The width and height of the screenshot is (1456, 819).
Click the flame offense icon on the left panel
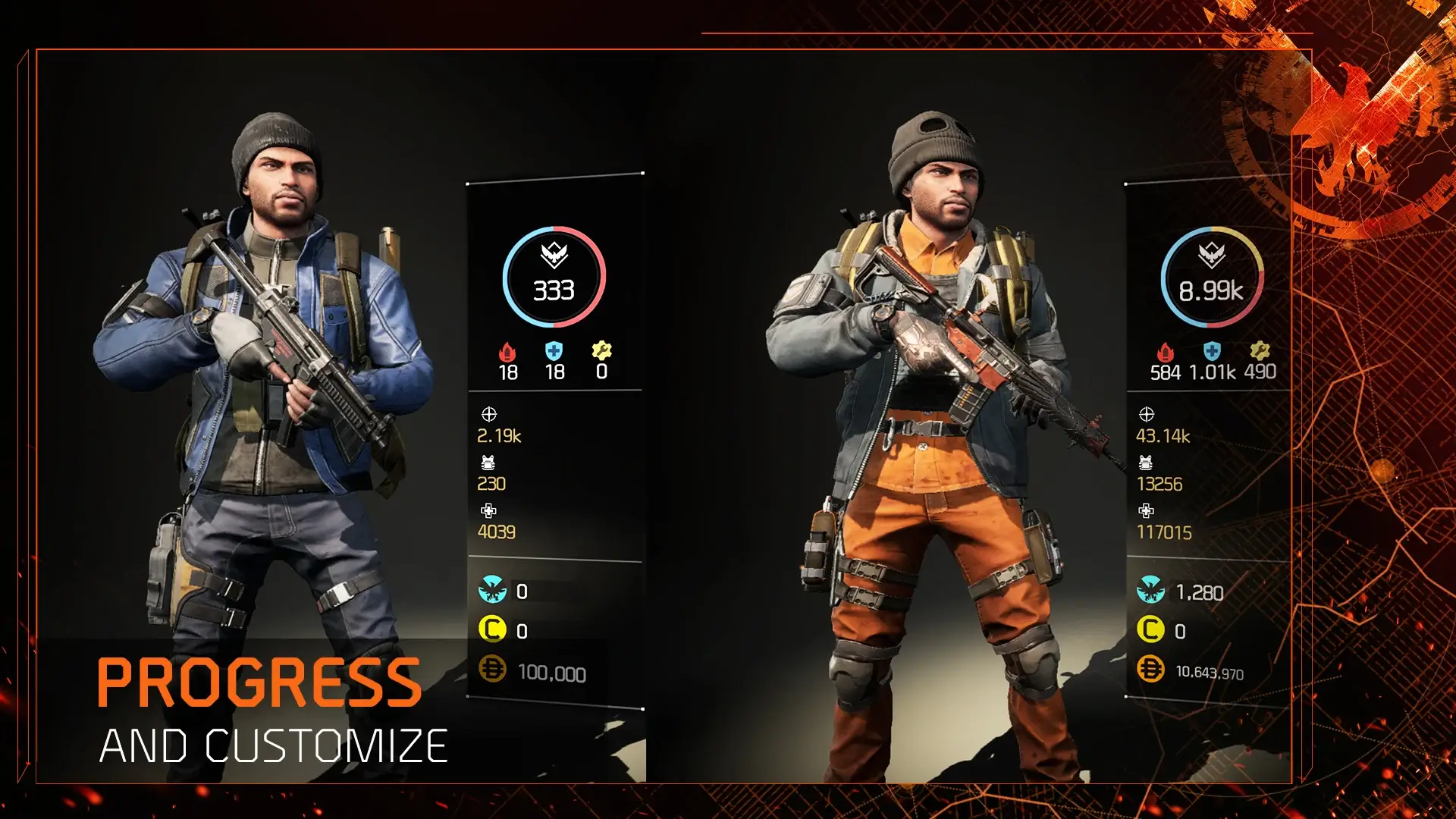pyautogui.click(x=506, y=350)
